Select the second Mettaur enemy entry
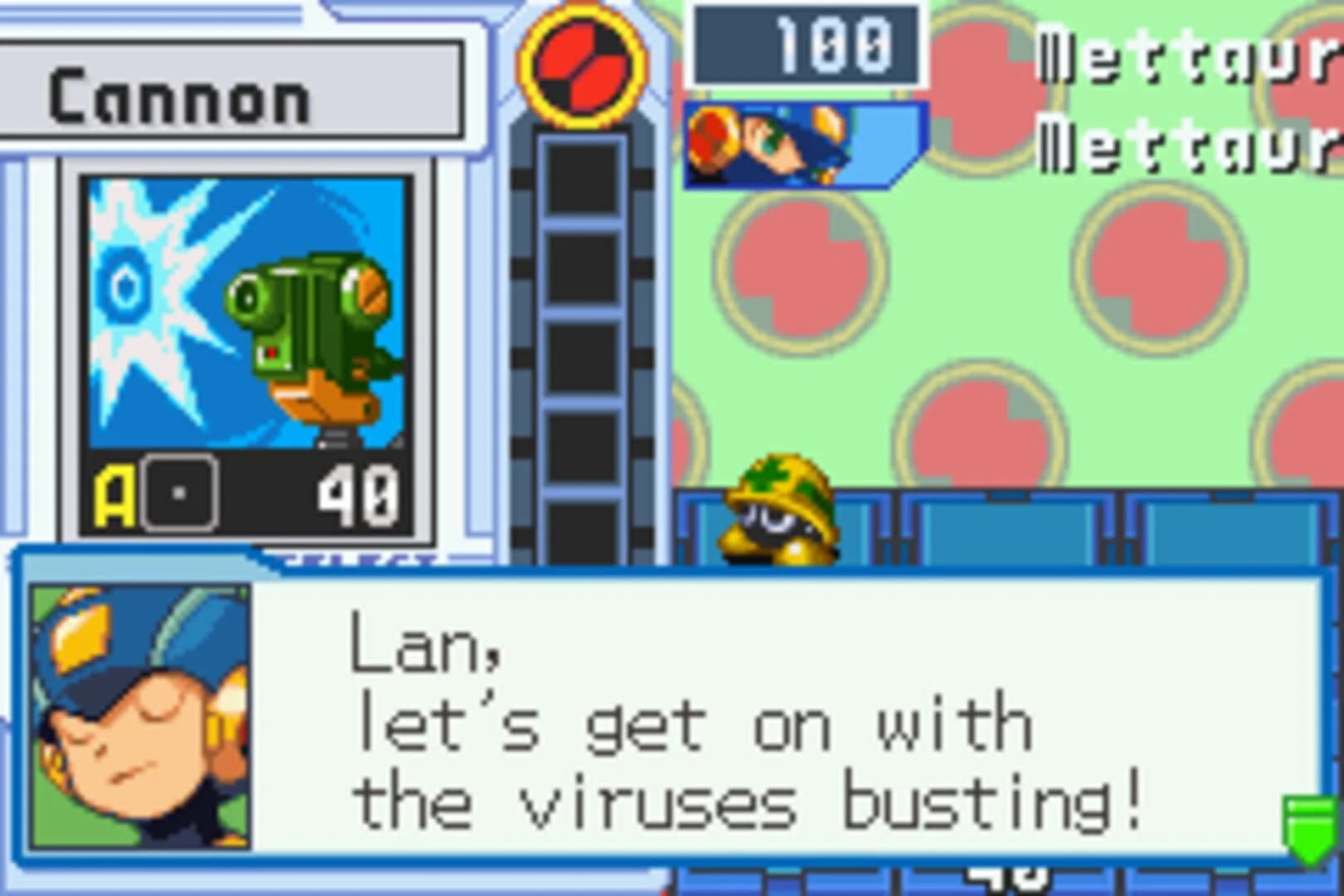The width and height of the screenshot is (1344, 896). [x=1178, y=145]
